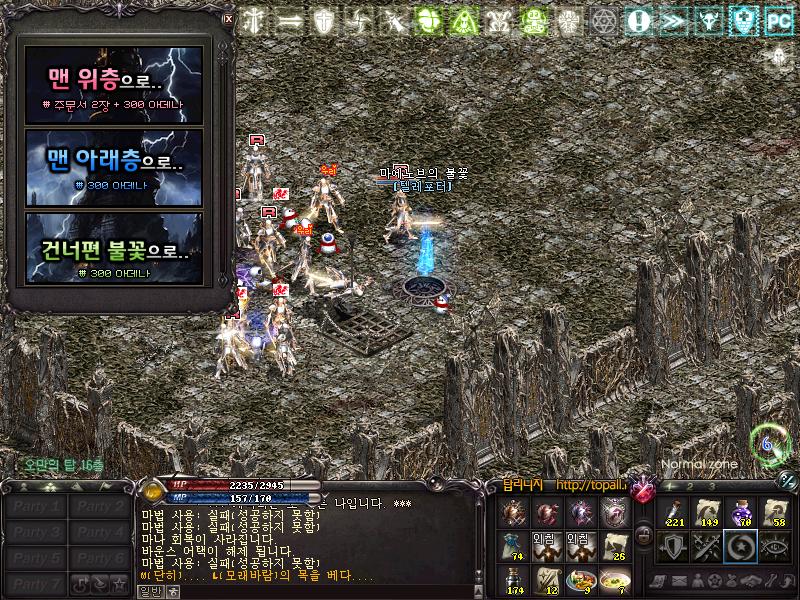800x600 pixels.
Task: Select the 맨 아래층으로 teleport option
Action: (113, 167)
